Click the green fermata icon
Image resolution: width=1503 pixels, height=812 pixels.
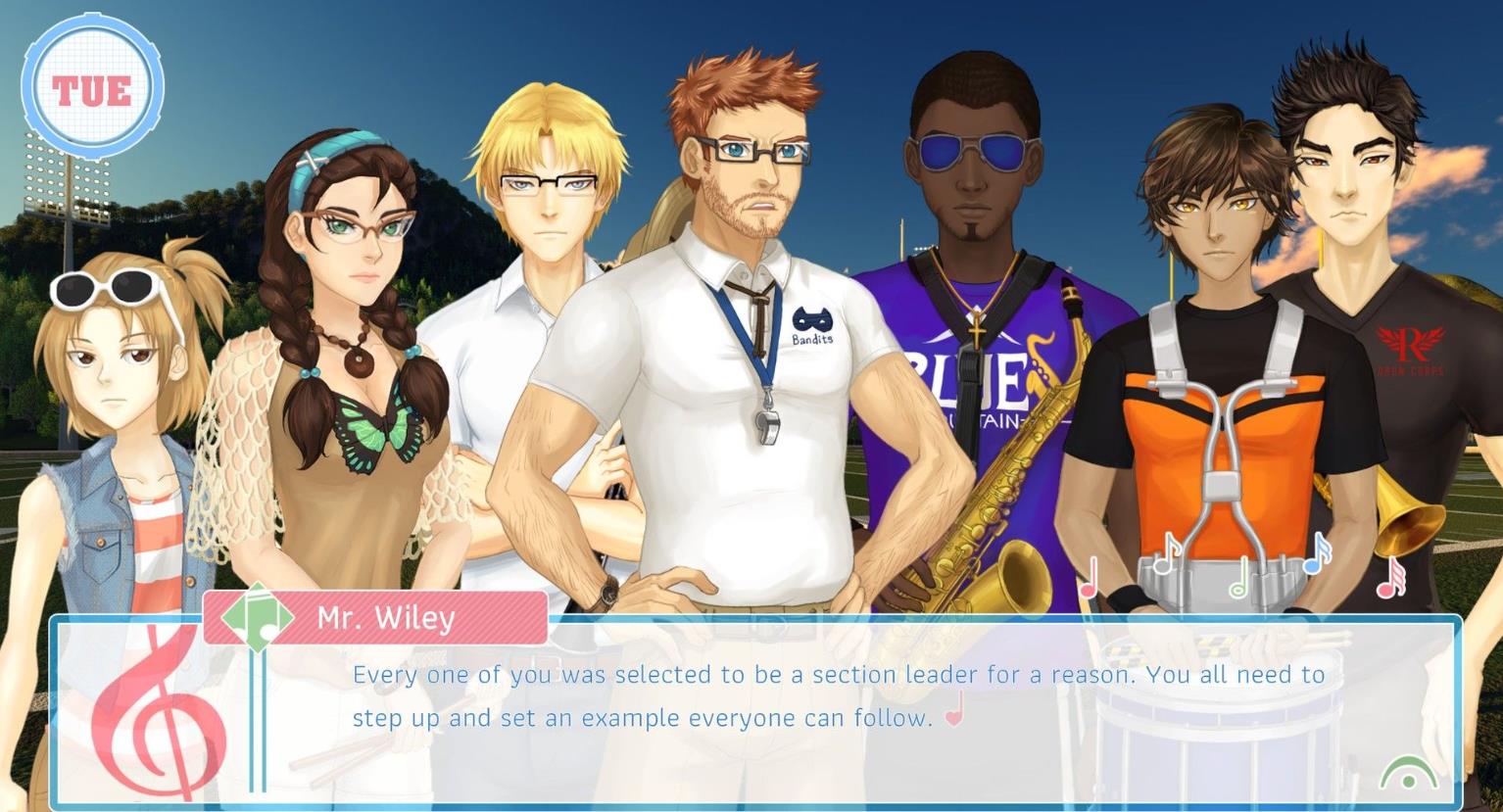(1408, 774)
